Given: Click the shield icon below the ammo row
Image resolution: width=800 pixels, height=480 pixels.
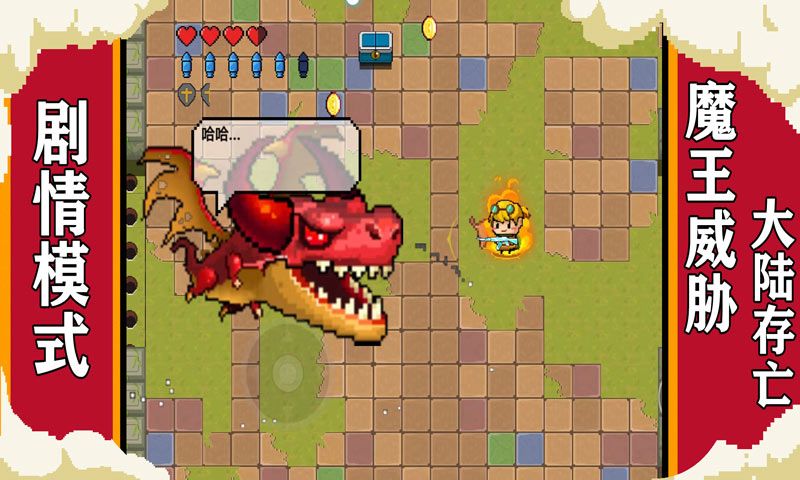Looking at the screenshot, I should click(x=187, y=95).
